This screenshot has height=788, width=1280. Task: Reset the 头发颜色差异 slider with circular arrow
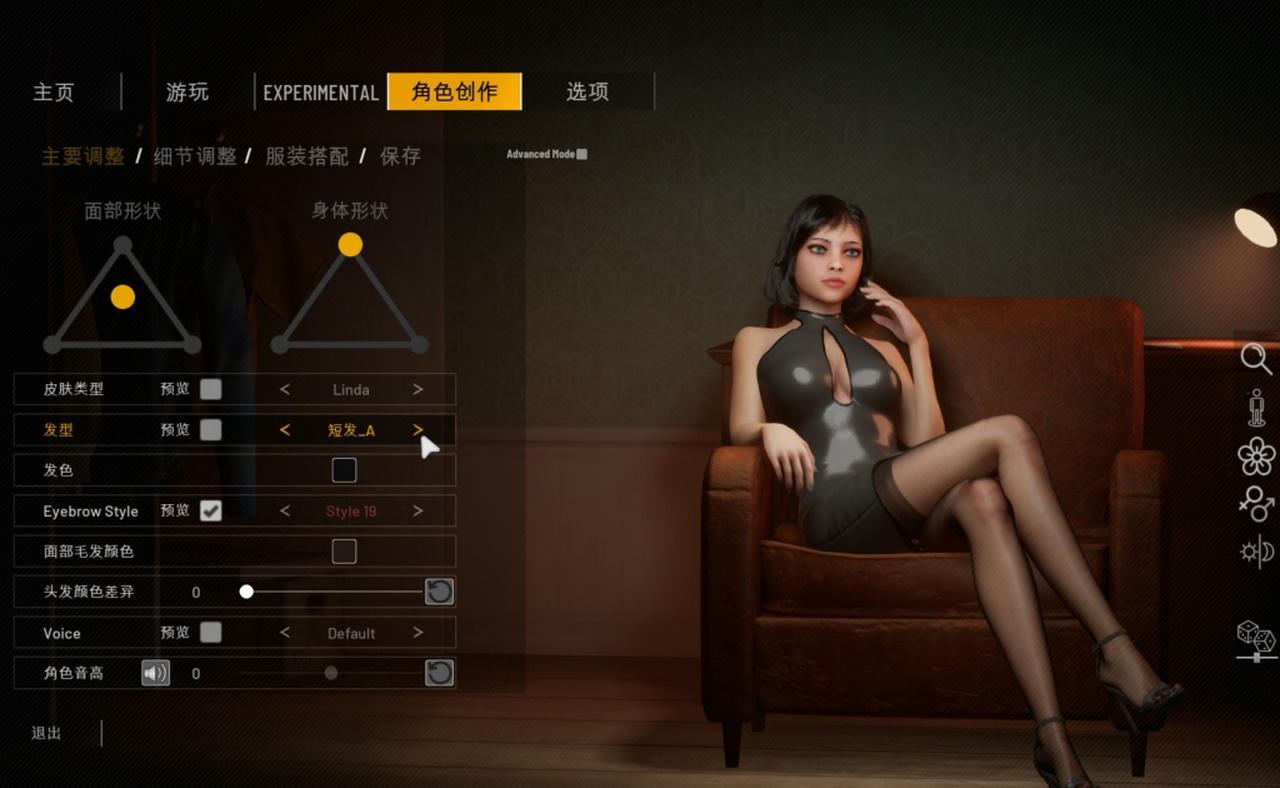[439, 591]
